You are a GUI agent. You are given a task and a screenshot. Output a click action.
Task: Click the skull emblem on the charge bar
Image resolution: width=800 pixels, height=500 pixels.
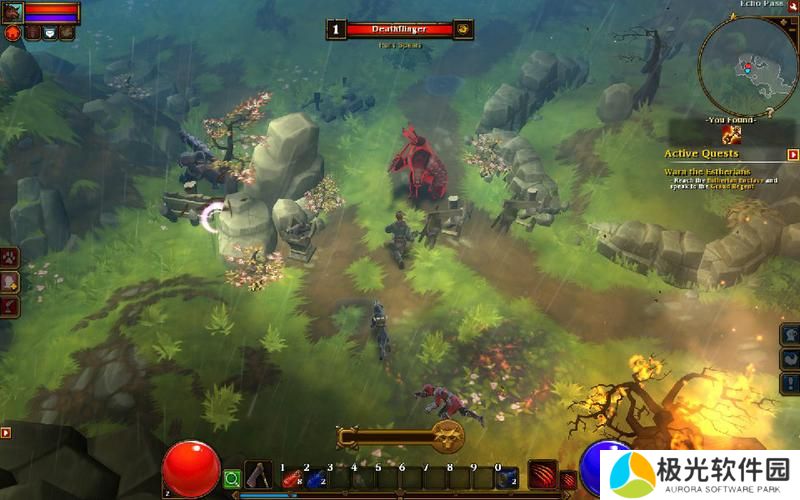point(446,436)
